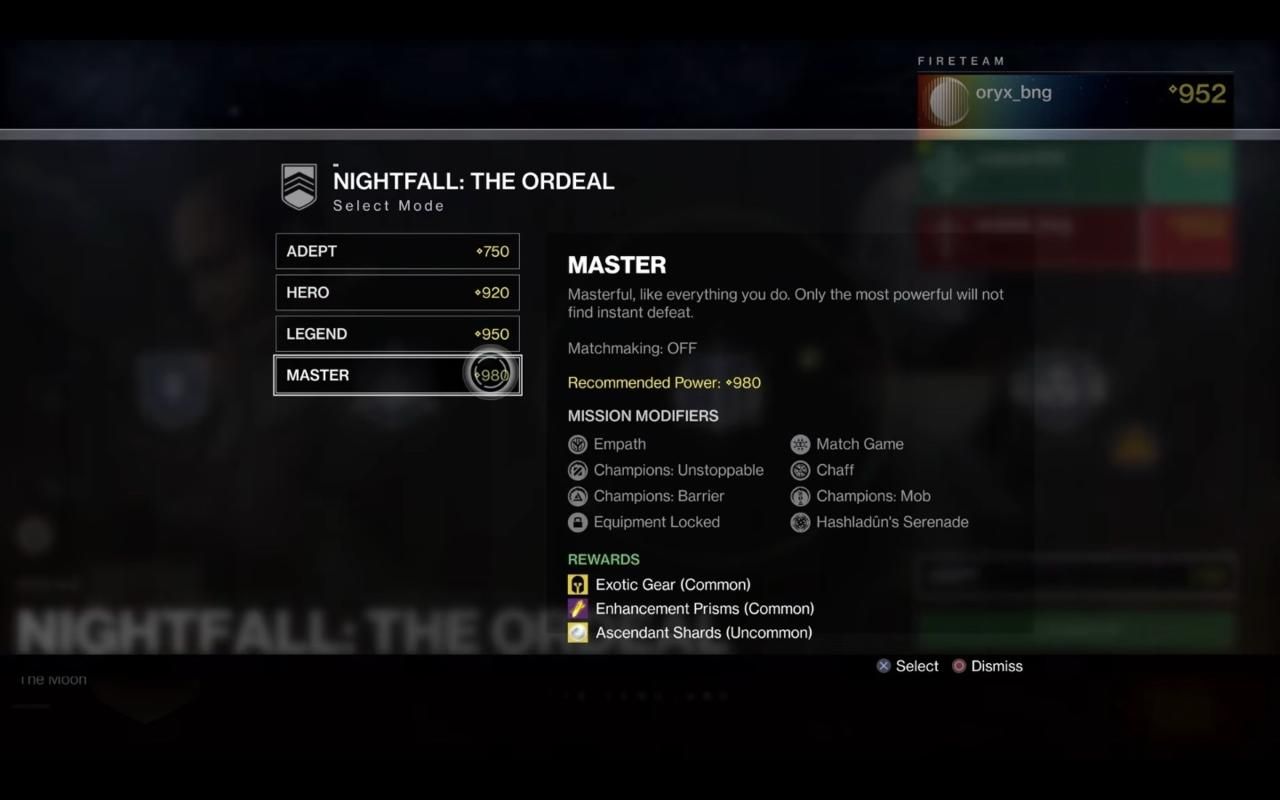Inspect the Equipment Locked modifier icon
This screenshot has height=800, width=1280.
pos(578,522)
